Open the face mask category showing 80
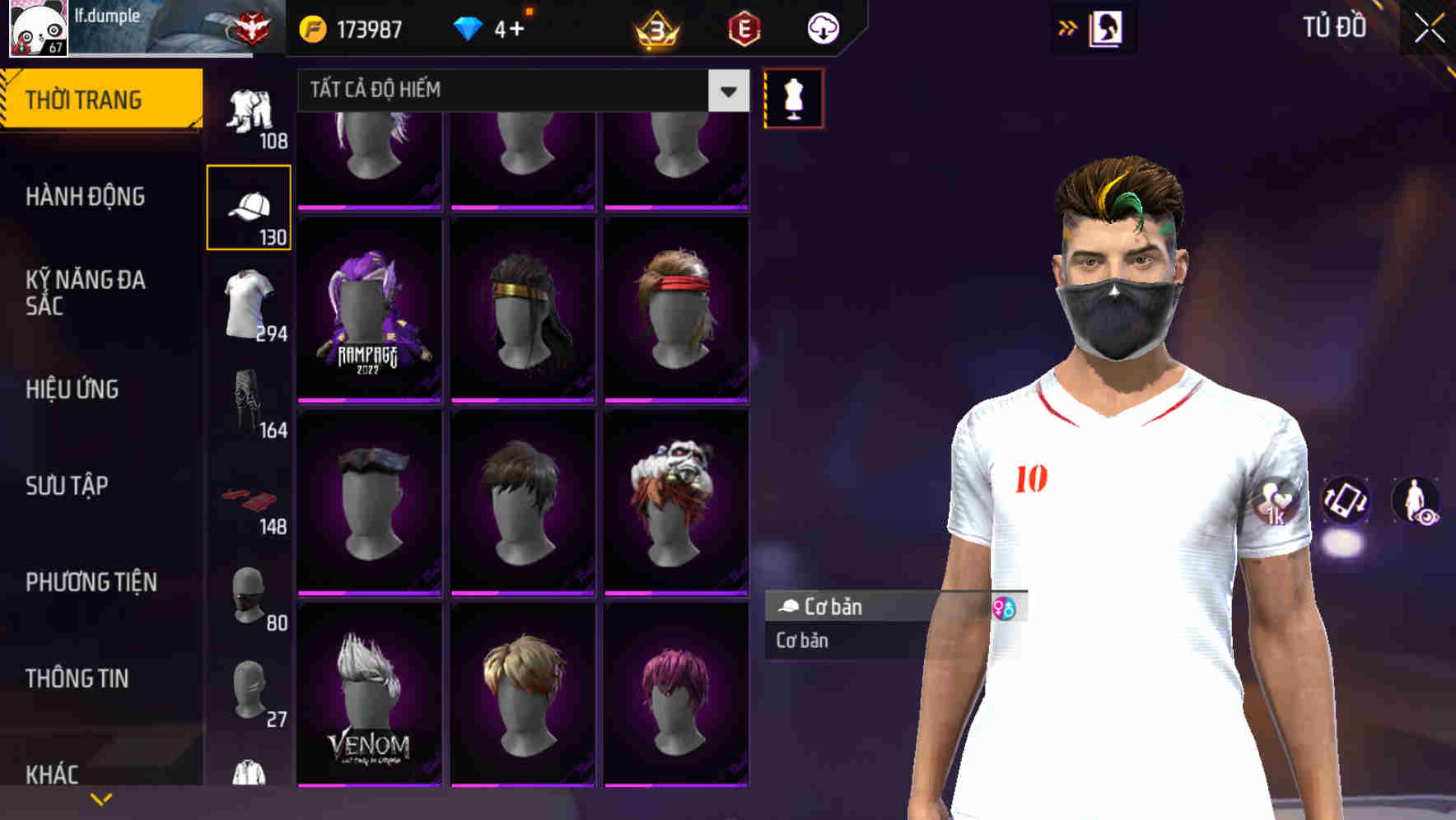The image size is (1456, 820). point(248,594)
